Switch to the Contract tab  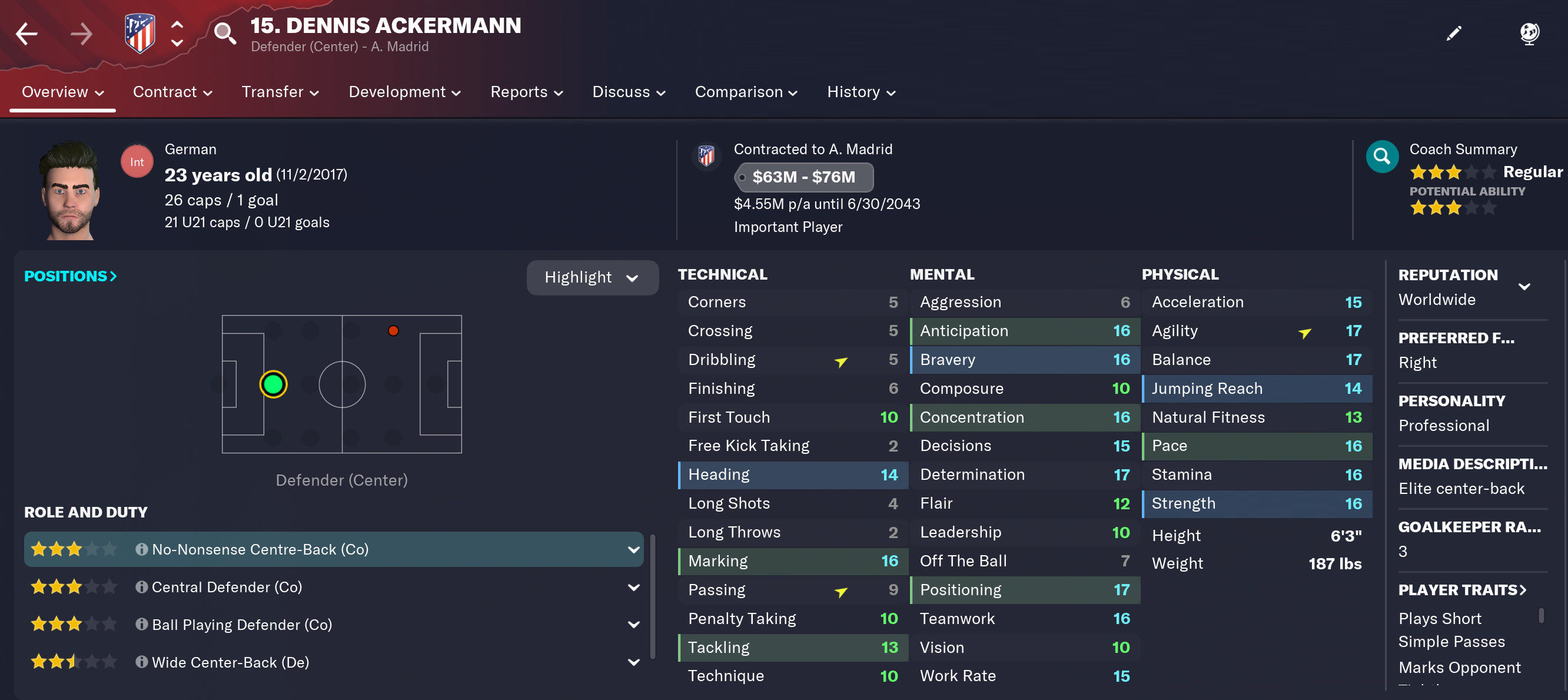click(x=165, y=92)
